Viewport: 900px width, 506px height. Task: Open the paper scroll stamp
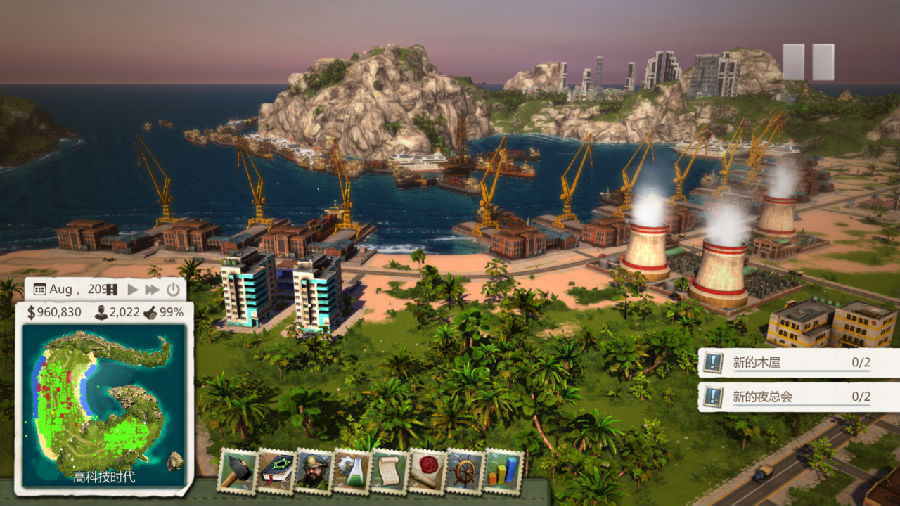coord(390,469)
